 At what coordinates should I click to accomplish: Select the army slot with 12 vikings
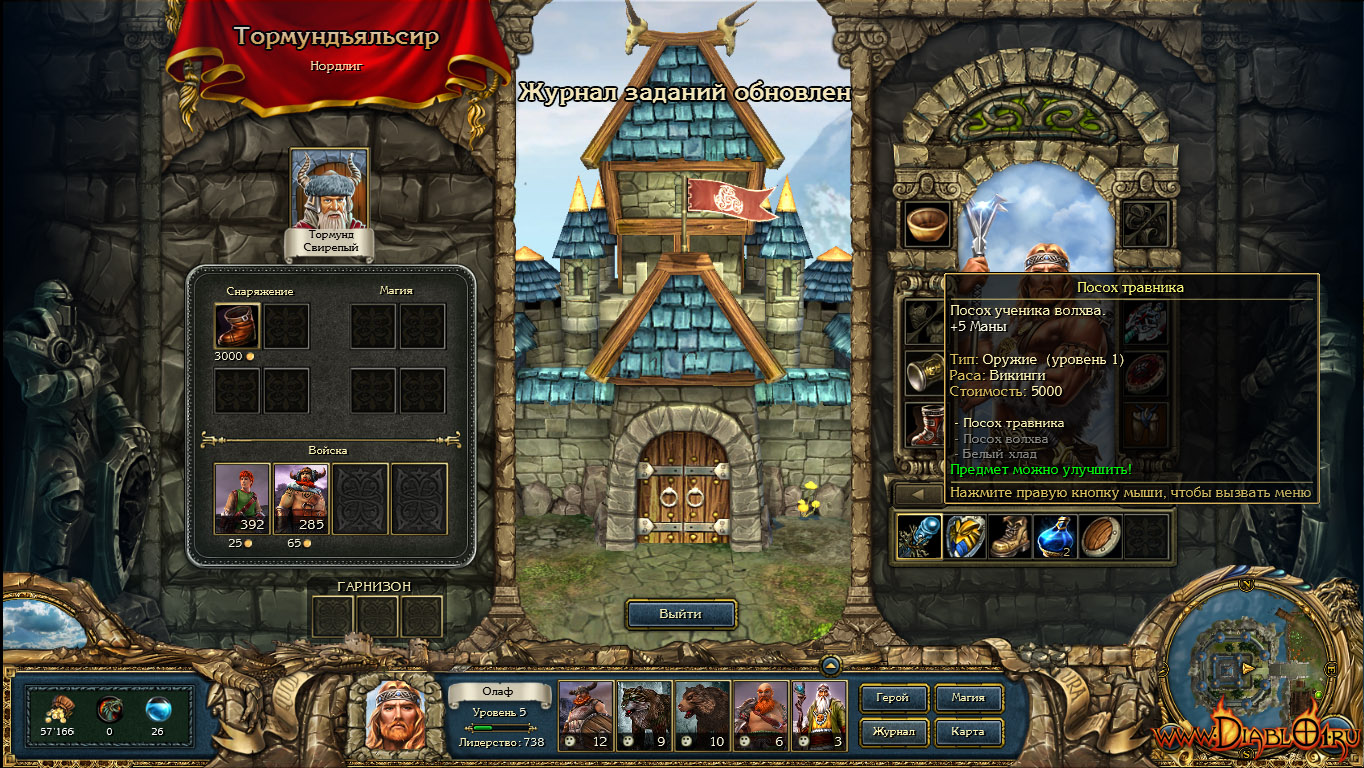(x=585, y=716)
